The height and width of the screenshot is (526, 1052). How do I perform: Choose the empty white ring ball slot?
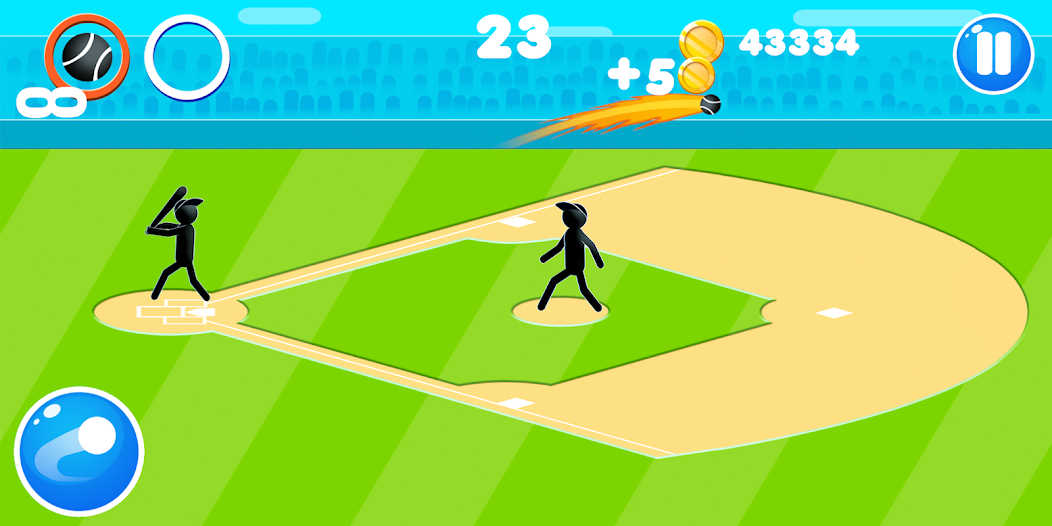[x=187, y=57]
